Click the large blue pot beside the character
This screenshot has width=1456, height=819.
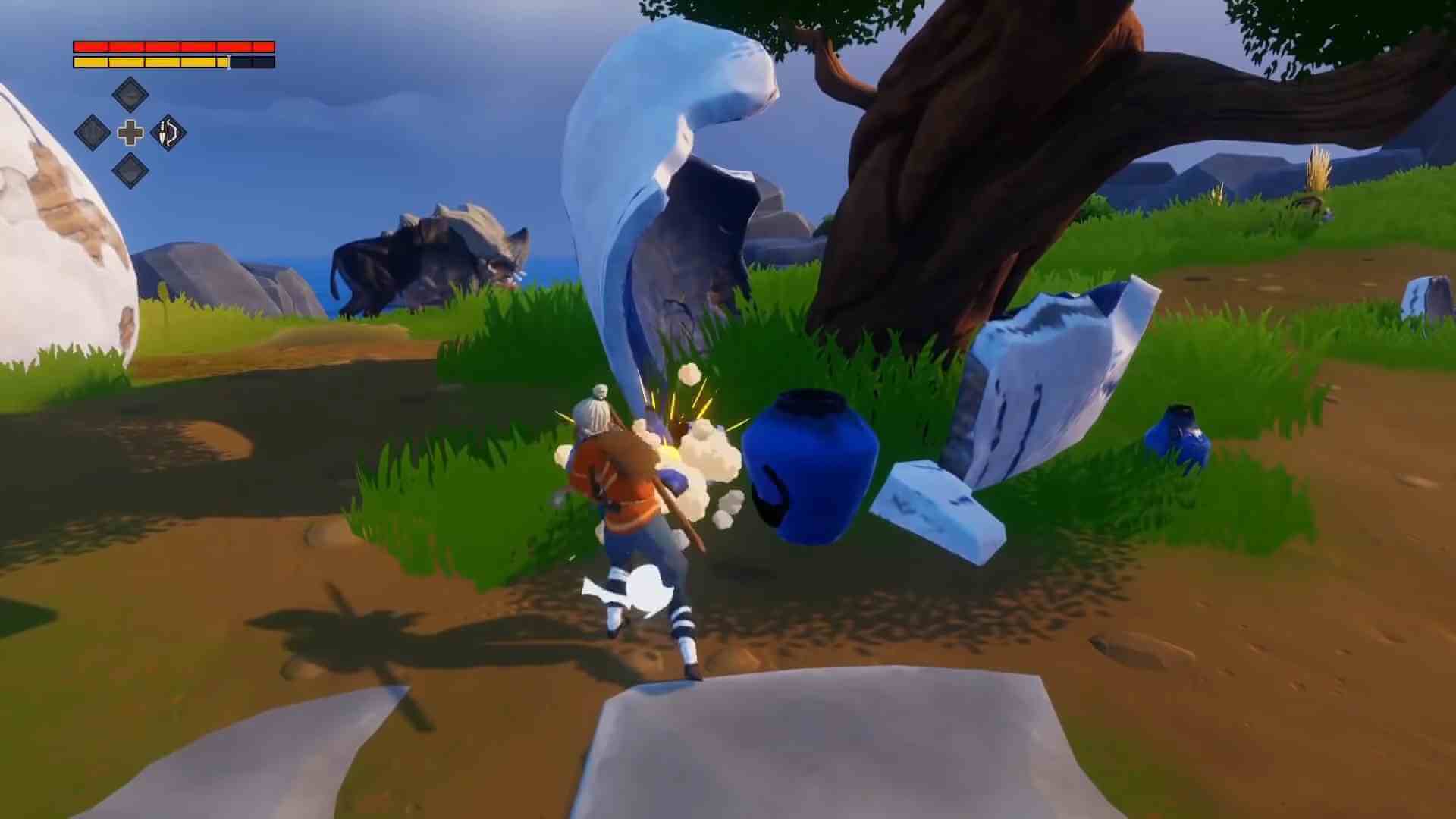tap(811, 466)
